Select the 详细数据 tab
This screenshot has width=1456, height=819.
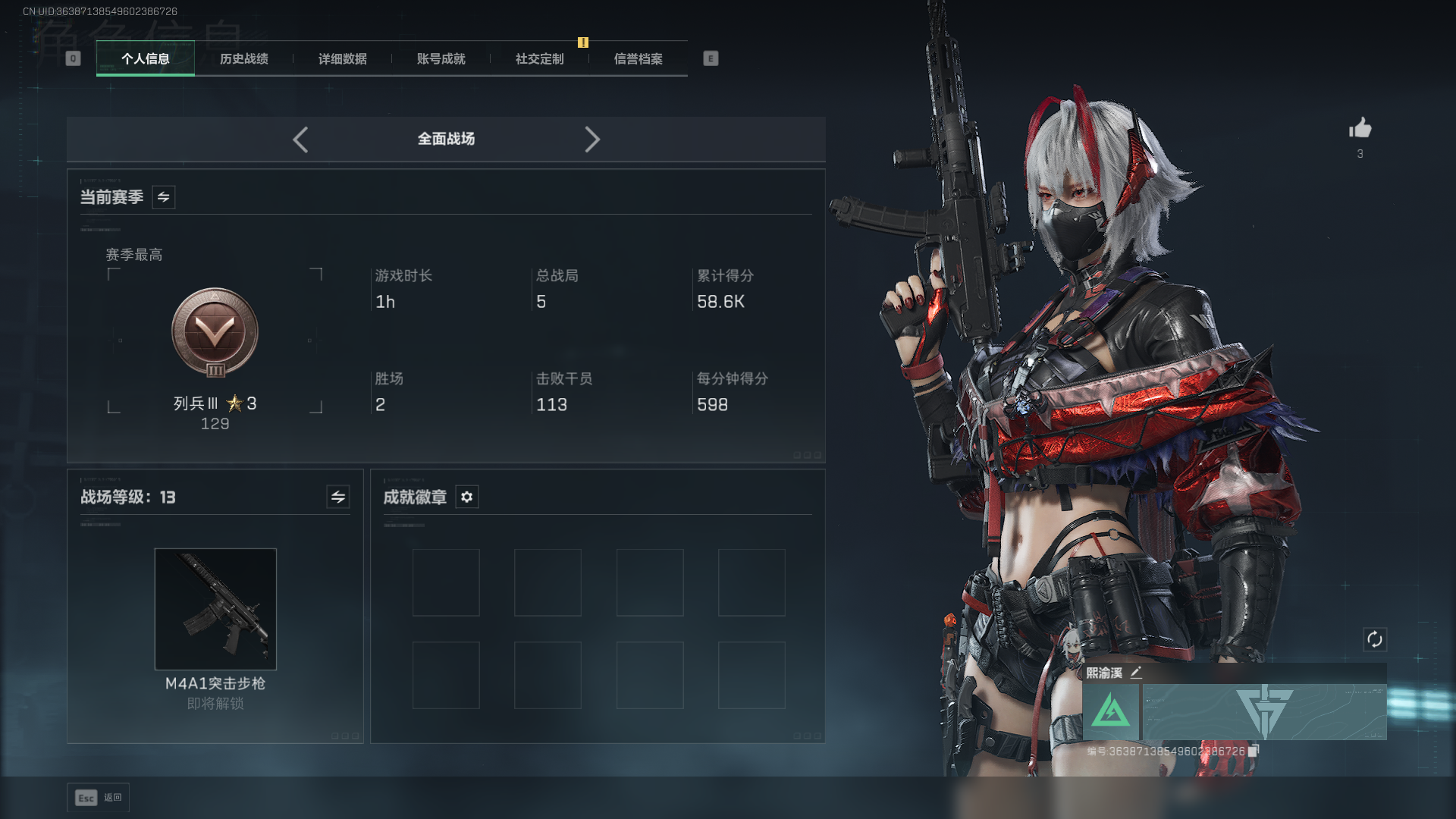(342, 59)
